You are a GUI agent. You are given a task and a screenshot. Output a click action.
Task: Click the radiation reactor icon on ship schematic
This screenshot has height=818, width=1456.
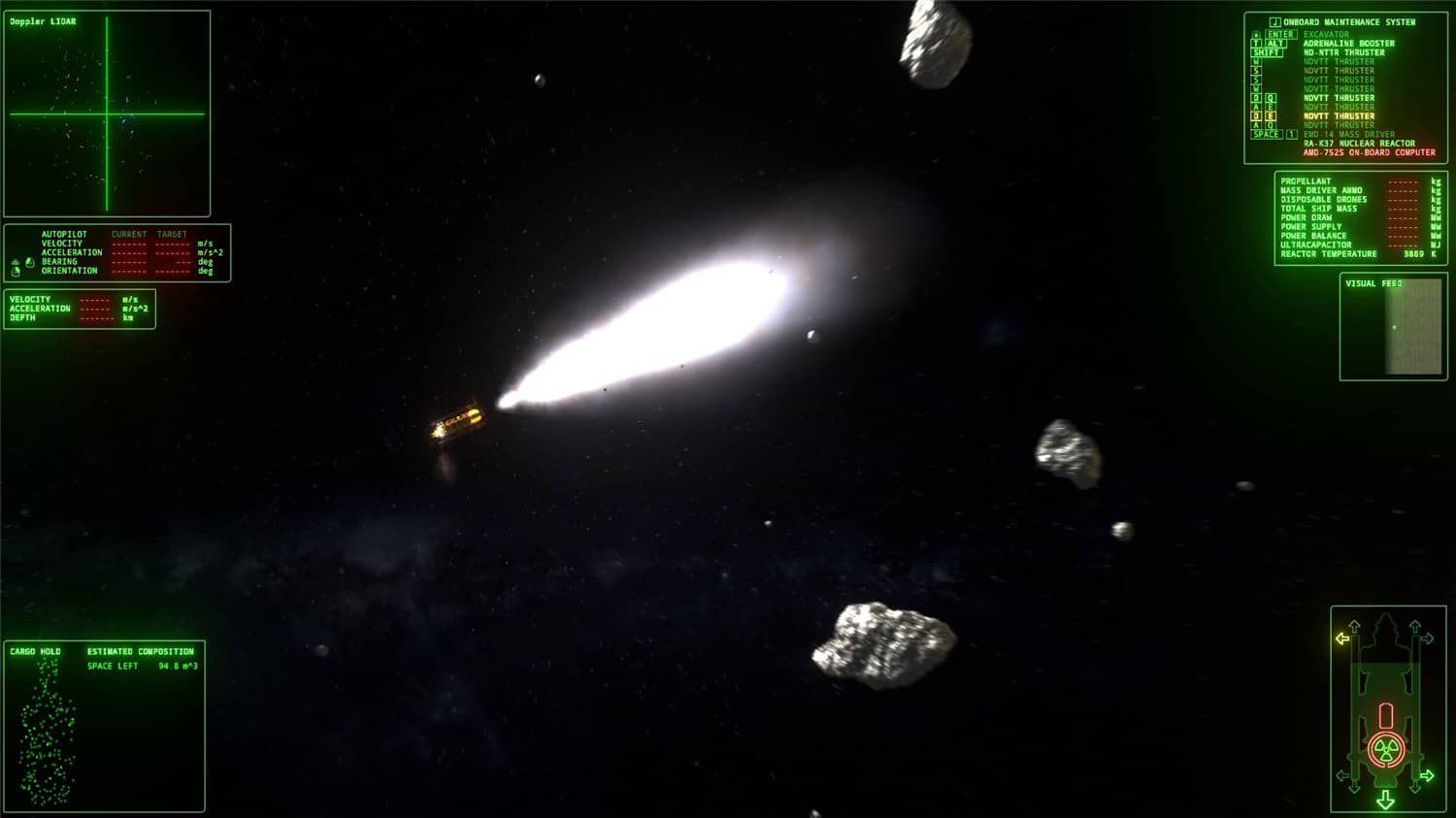pyautogui.click(x=1385, y=748)
